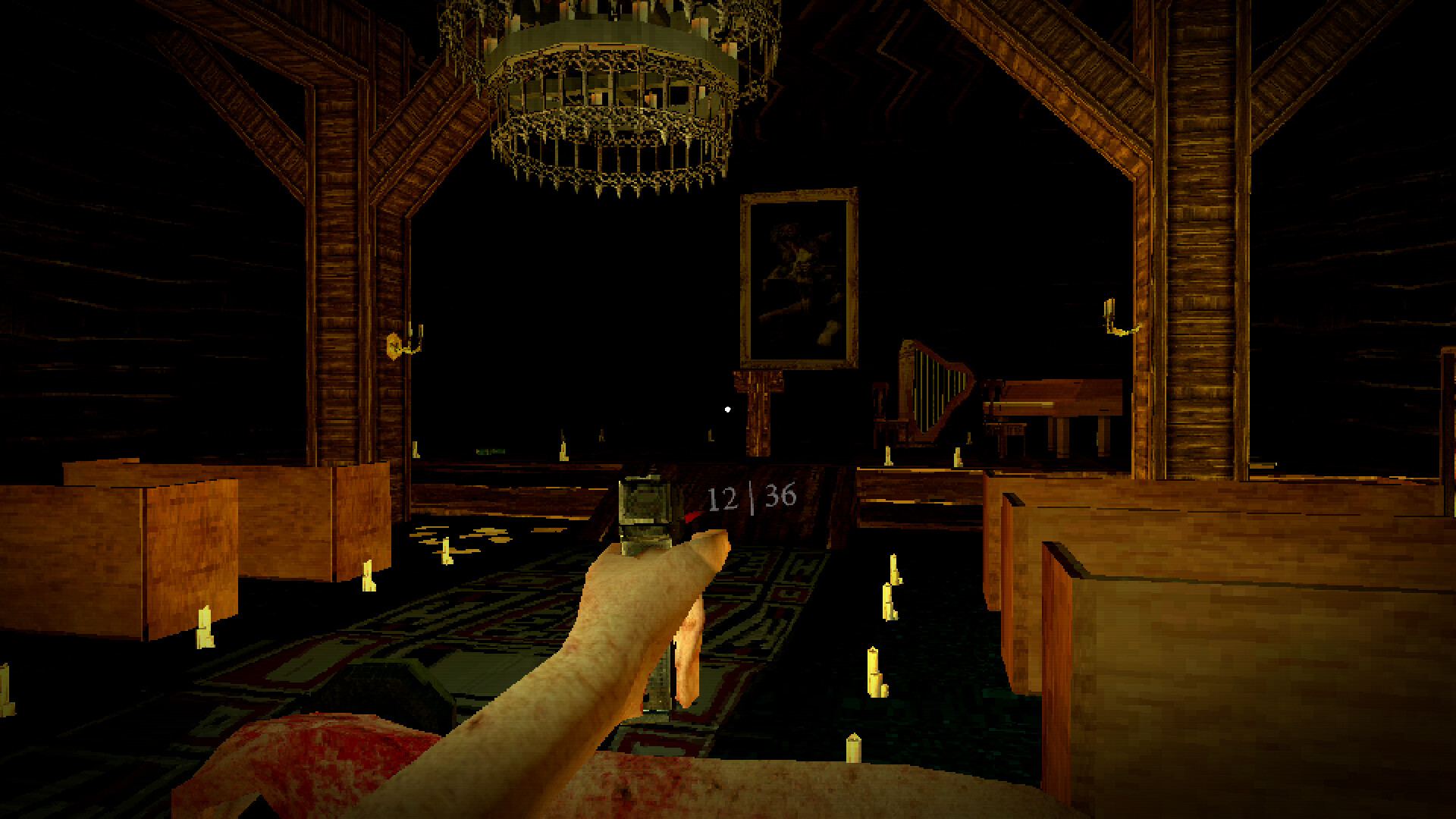
Task: Click the white crosshair dot
Action: tap(727, 408)
